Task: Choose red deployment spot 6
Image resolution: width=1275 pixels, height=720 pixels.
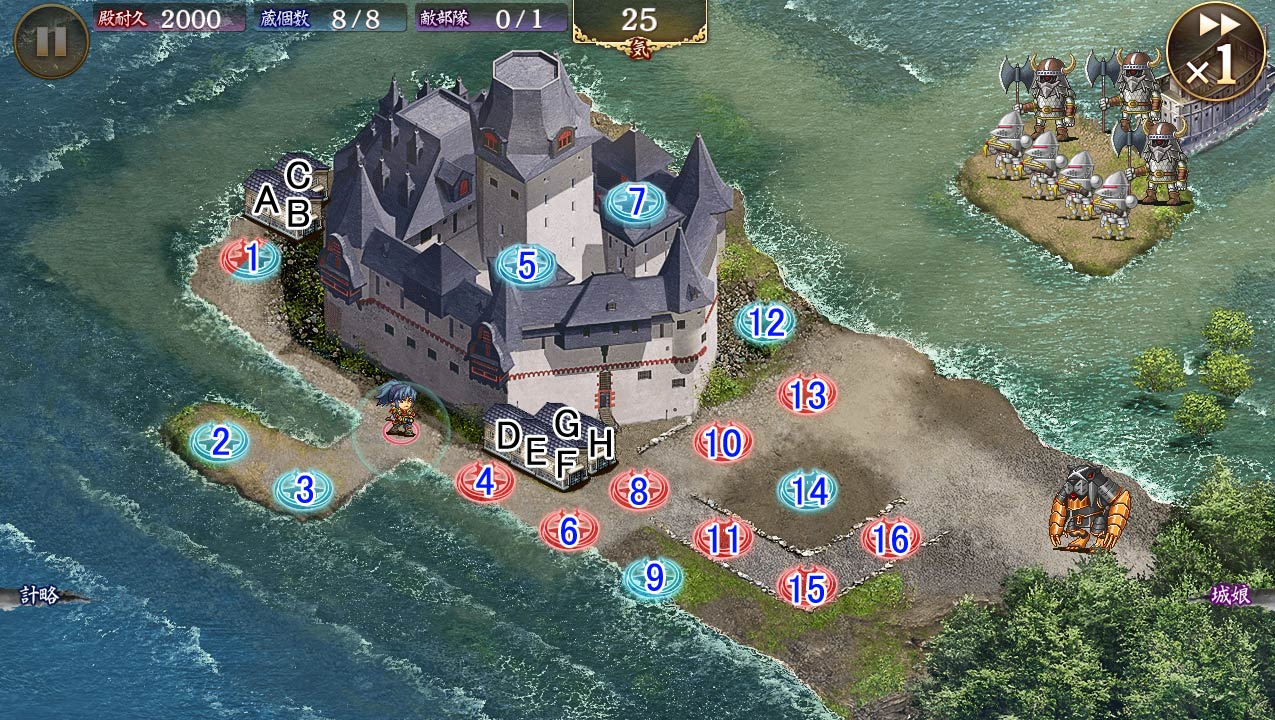Action: (x=569, y=530)
